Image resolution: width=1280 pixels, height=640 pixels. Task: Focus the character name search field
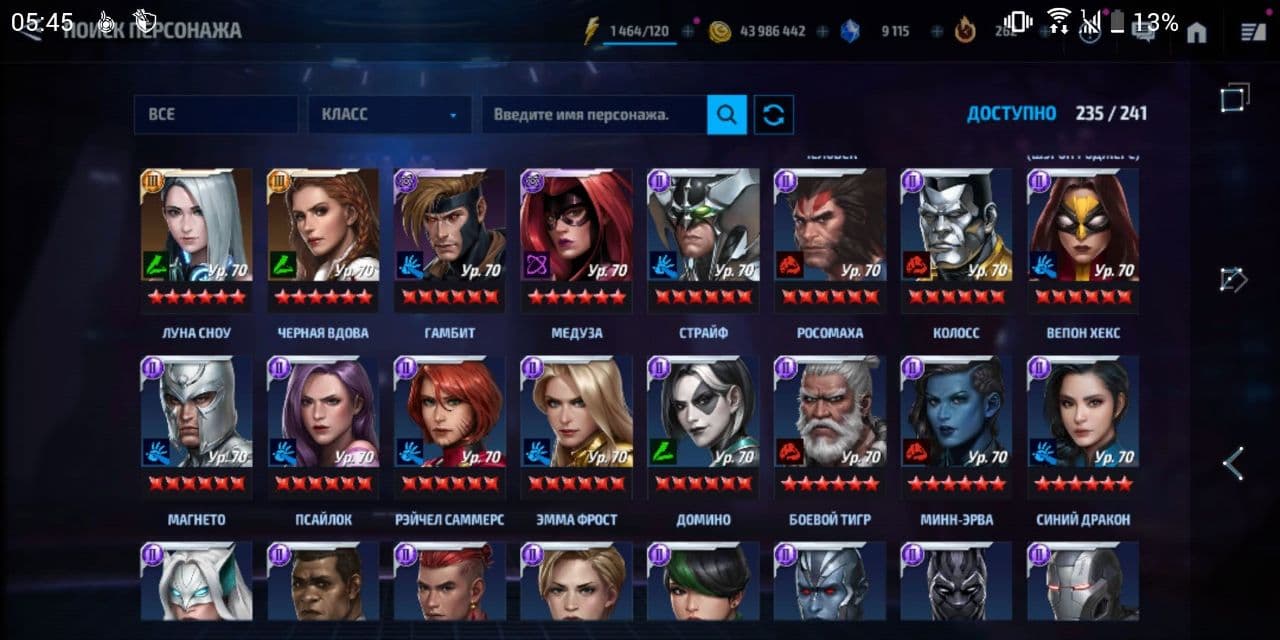click(x=594, y=115)
